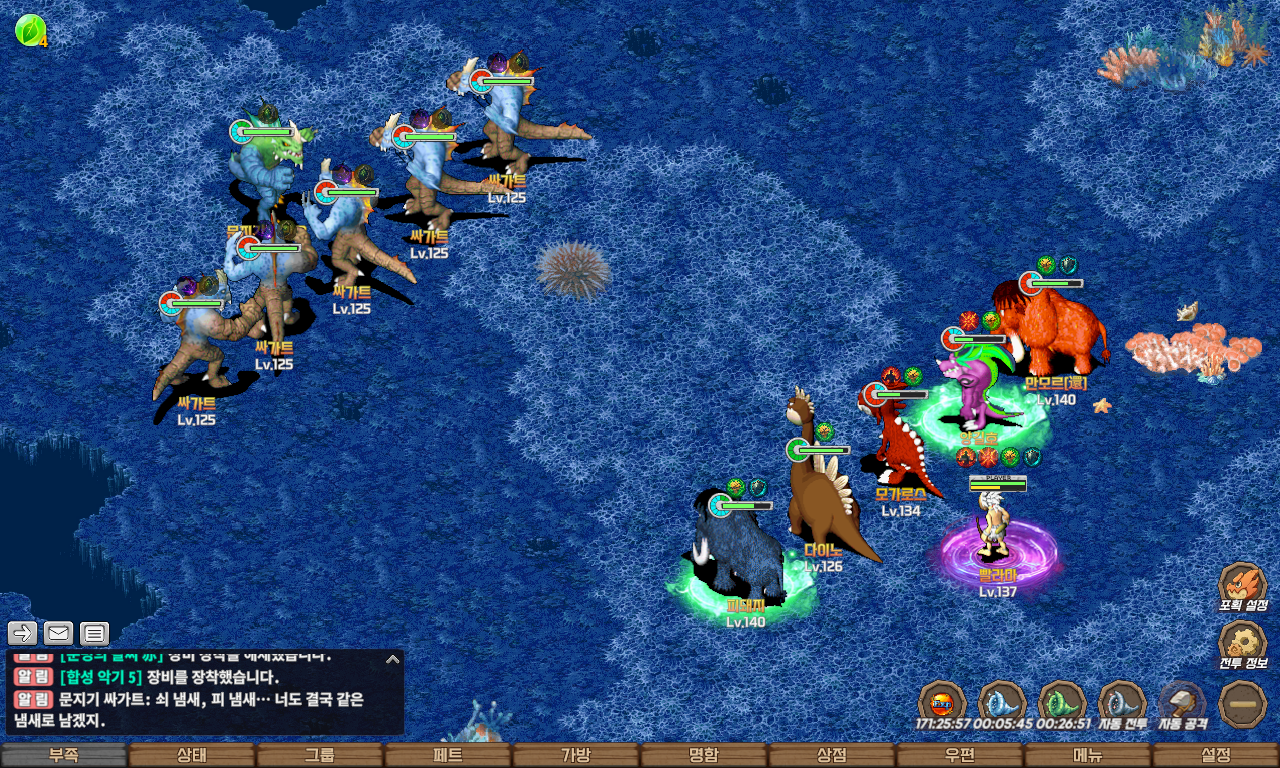This screenshot has height=768, width=1280.
Task: Click the green horn buff icon
Action: (x=1061, y=702)
